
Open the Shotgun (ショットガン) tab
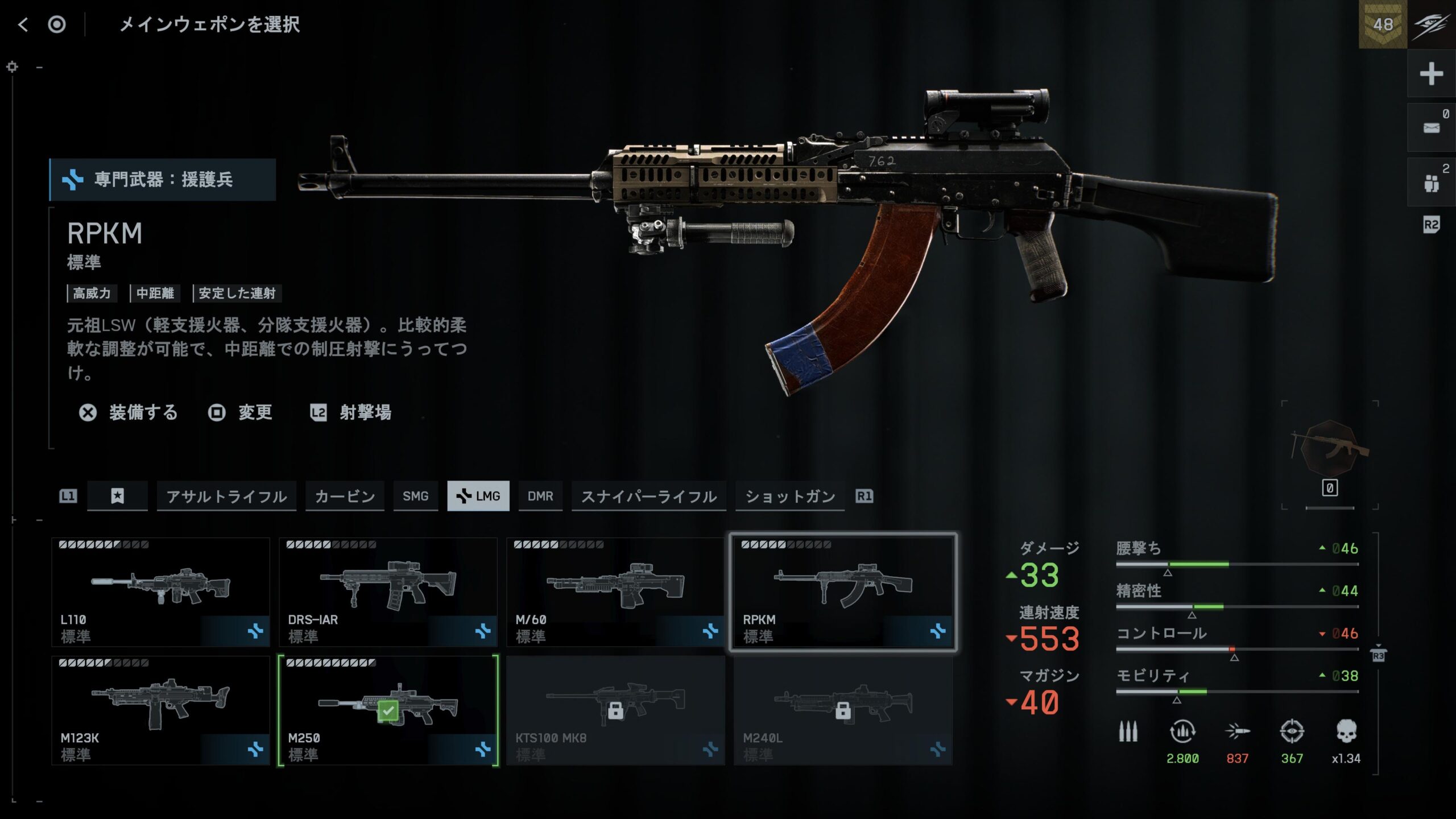tap(790, 496)
